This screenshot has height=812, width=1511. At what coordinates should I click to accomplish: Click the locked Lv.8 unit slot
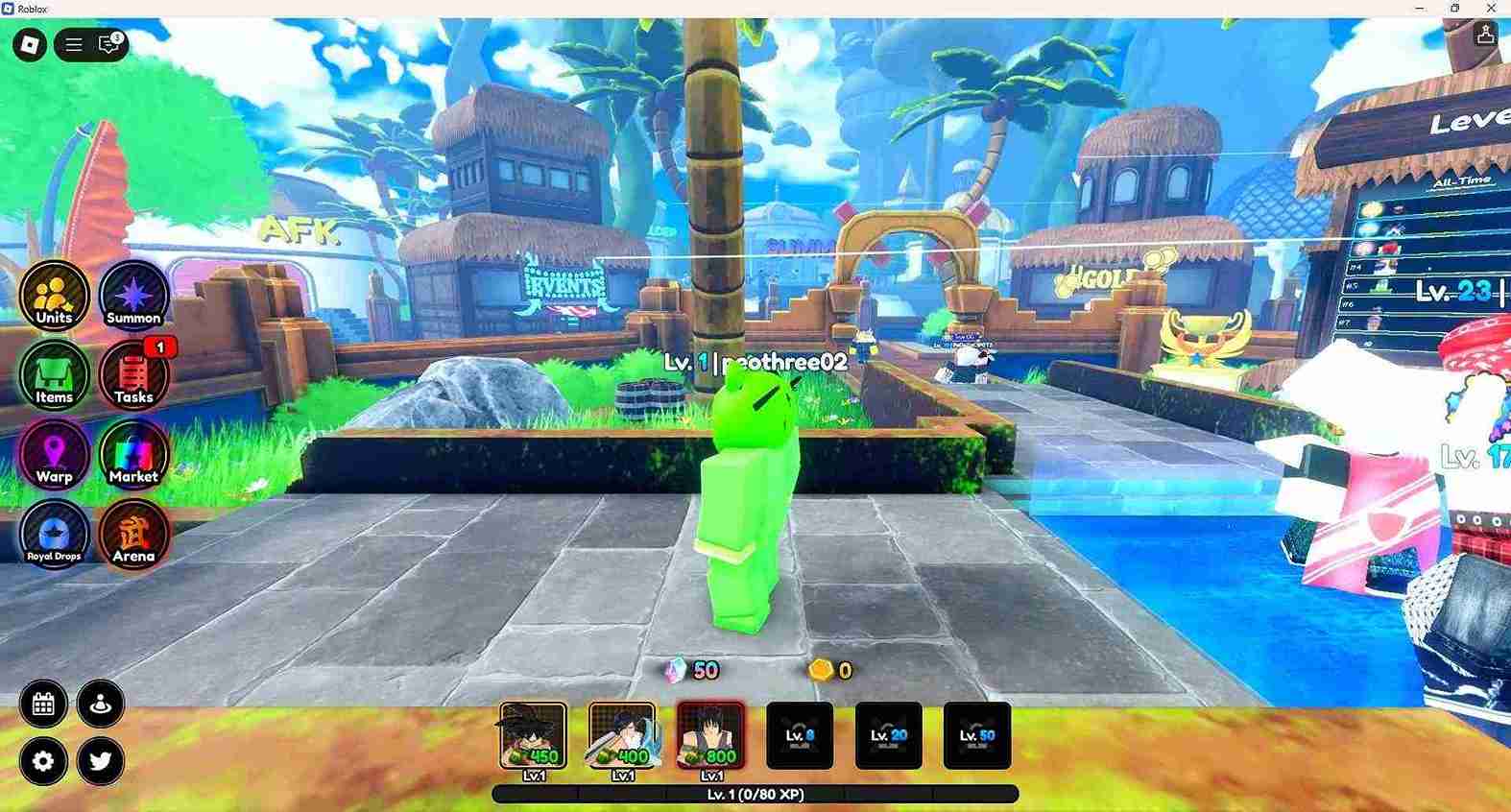click(x=800, y=734)
